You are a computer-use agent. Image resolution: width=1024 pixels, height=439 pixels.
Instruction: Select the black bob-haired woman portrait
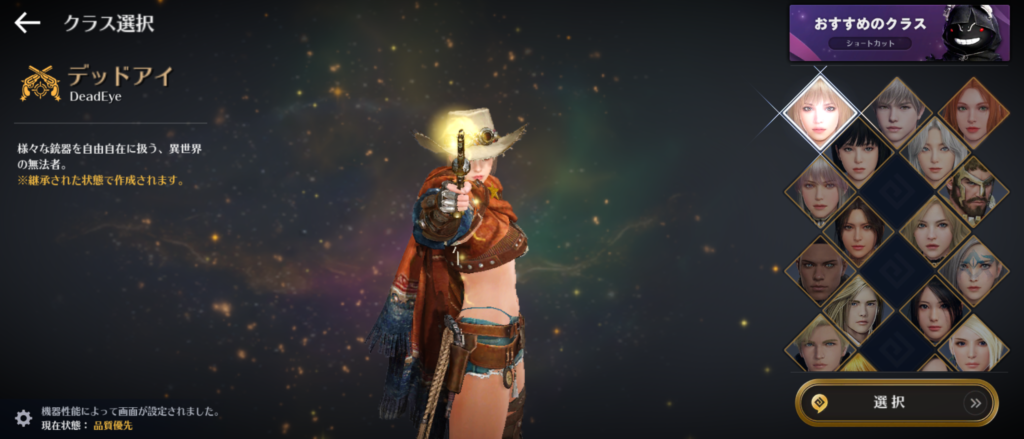(x=856, y=152)
